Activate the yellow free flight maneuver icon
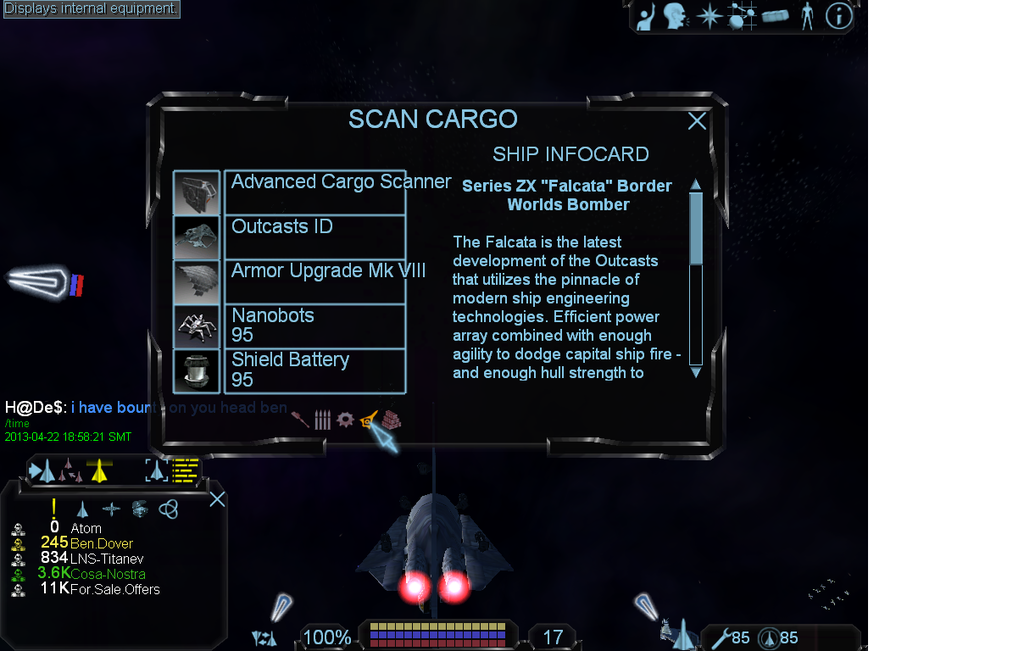The height and width of the screenshot is (651, 1024). [x=98, y=470]
